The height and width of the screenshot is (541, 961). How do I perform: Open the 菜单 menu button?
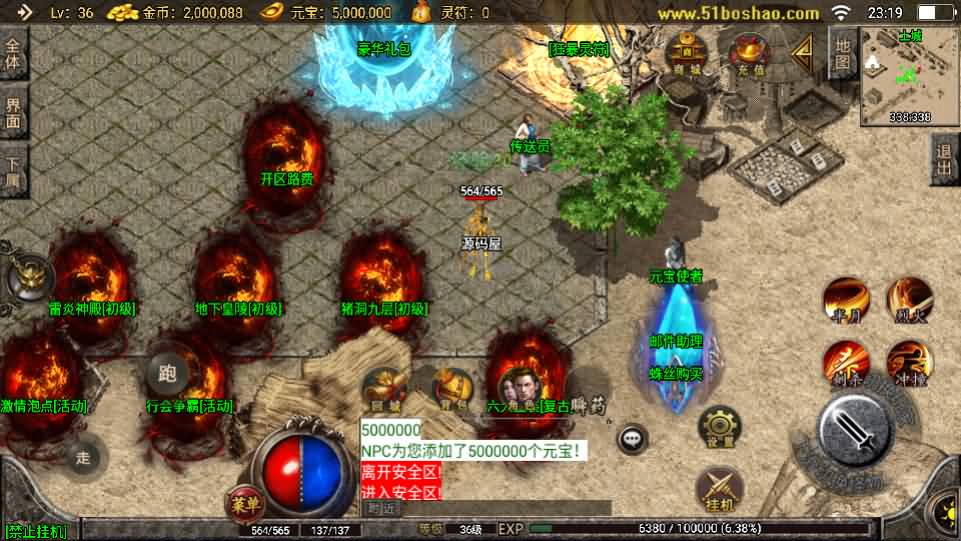[x=243, y=502]
